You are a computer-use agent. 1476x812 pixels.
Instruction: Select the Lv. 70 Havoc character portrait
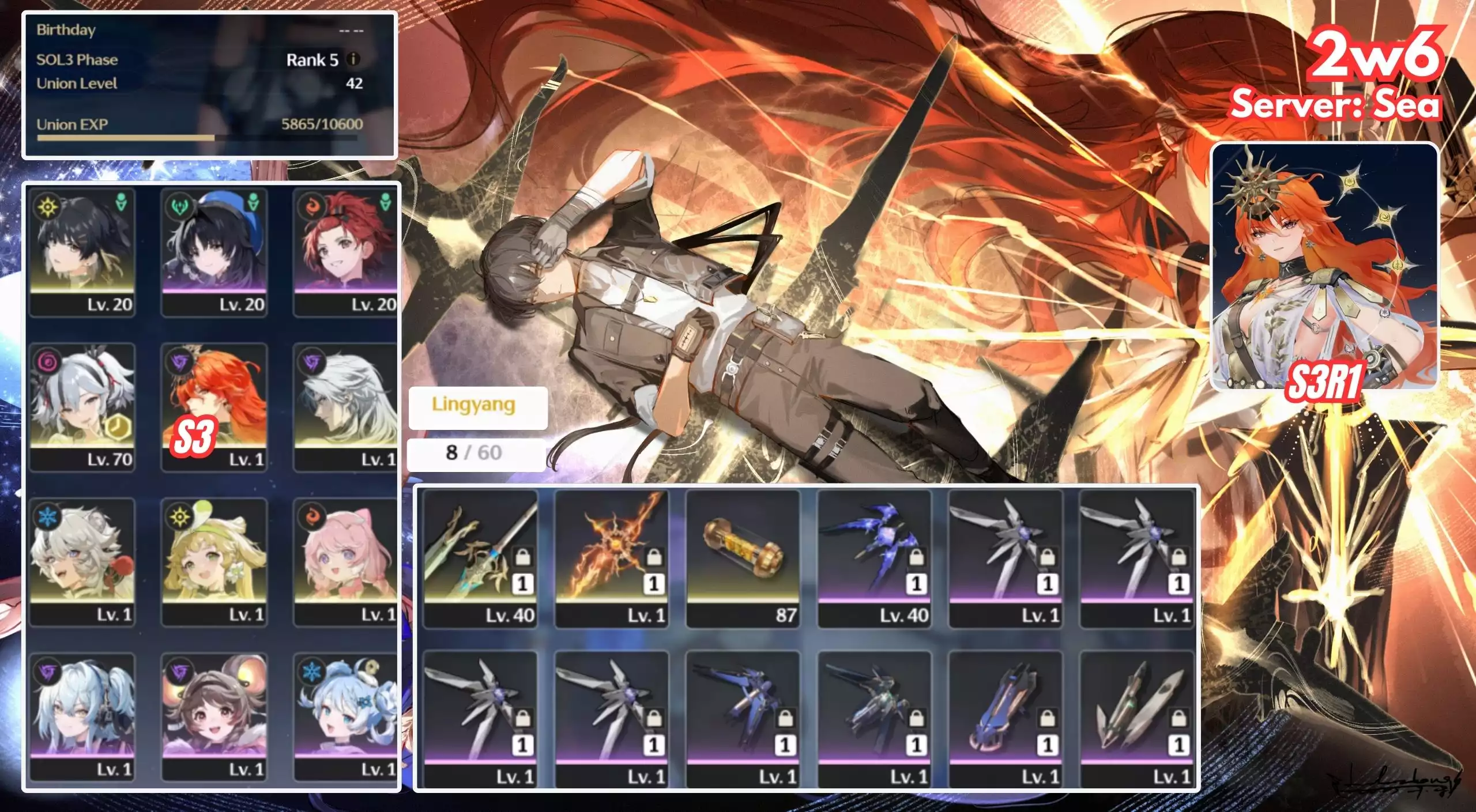[82, 407]
